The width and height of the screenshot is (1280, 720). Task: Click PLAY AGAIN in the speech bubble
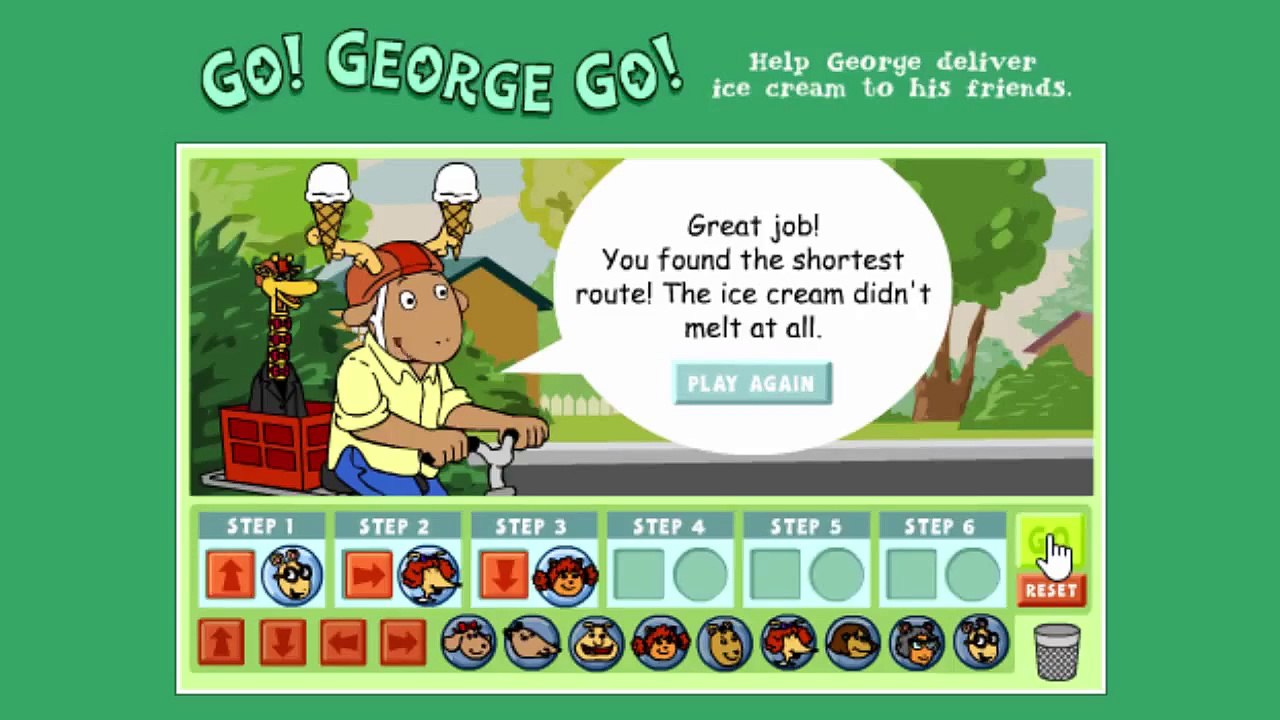click(752, 383)
